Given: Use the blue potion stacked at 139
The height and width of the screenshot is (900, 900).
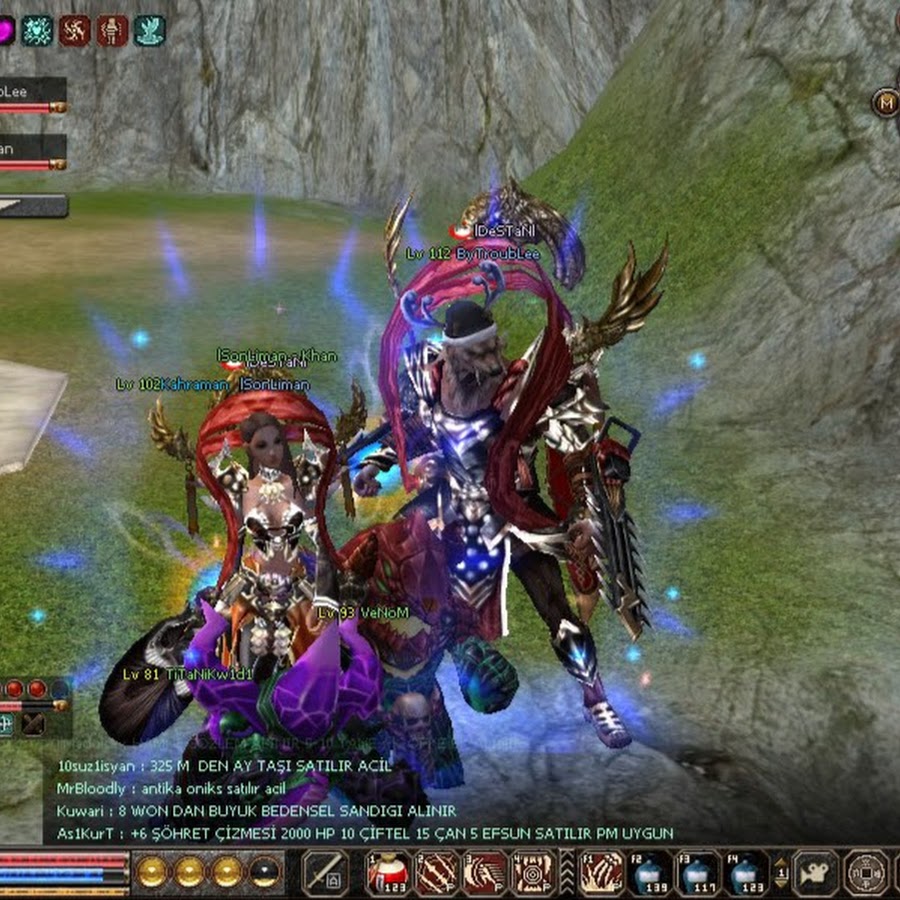Looking at the screenshot, I should coord(650,872).
